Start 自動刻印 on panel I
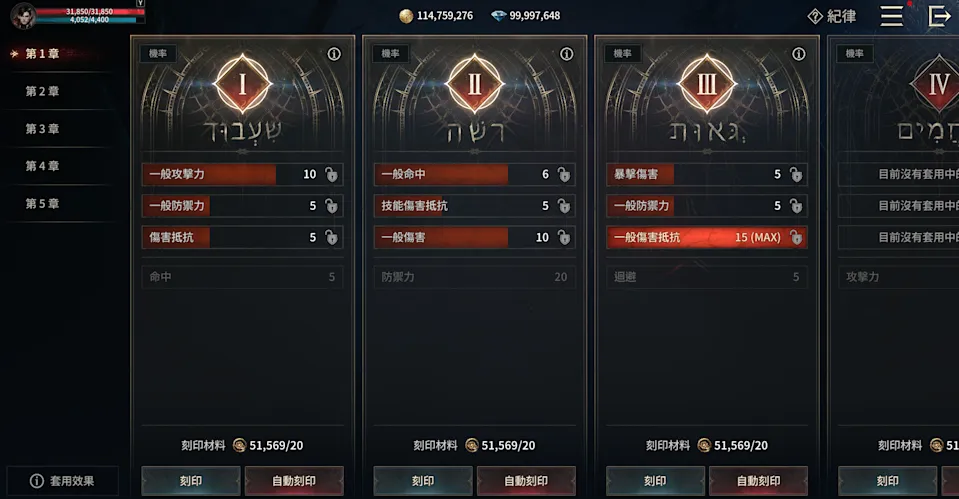Screen dimensions: 959x499 pos(294,481)
